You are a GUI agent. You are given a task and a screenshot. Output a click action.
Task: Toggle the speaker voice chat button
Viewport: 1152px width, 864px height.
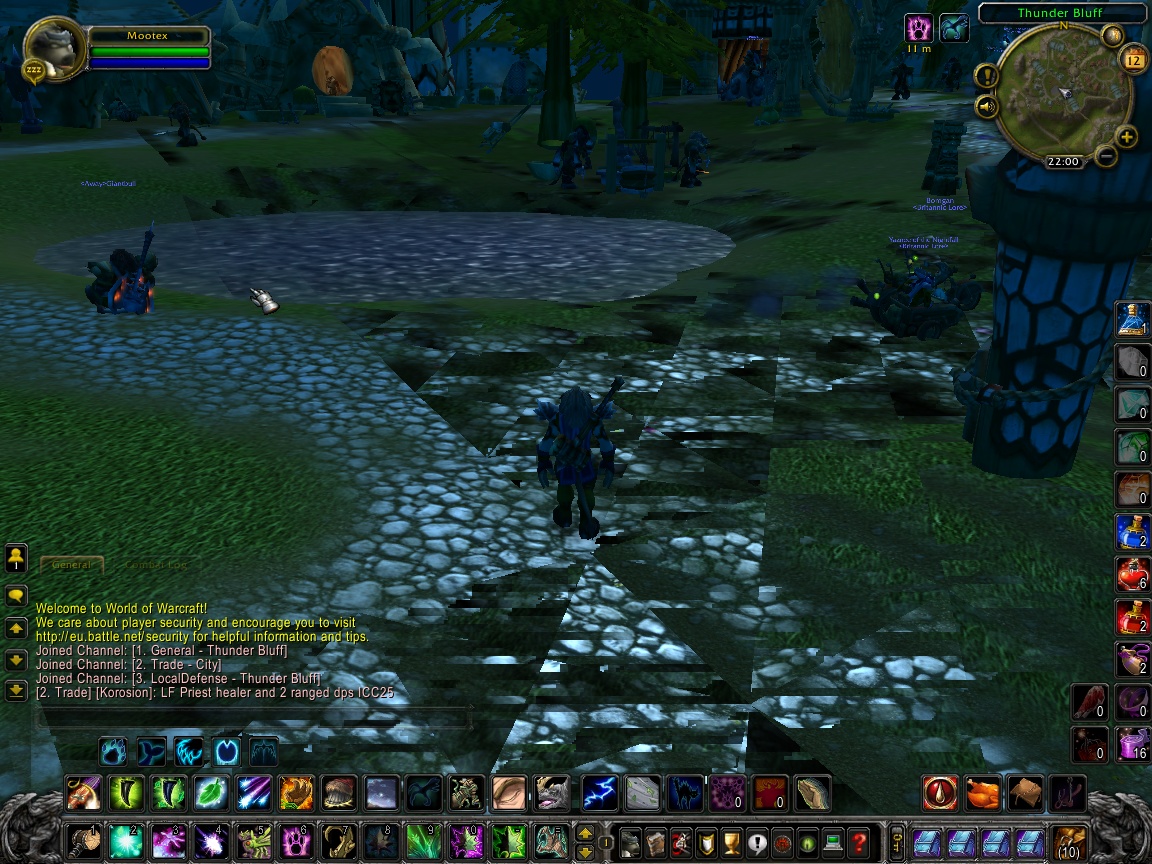click(x=987, y=106)
